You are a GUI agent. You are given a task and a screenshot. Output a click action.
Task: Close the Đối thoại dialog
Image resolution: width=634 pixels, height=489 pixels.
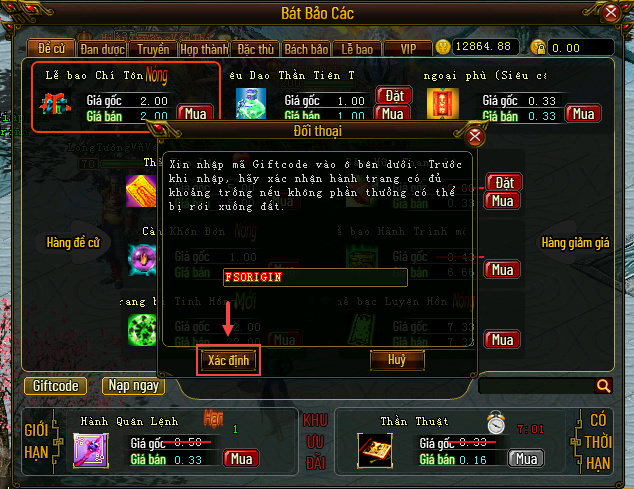pos(475,135)
